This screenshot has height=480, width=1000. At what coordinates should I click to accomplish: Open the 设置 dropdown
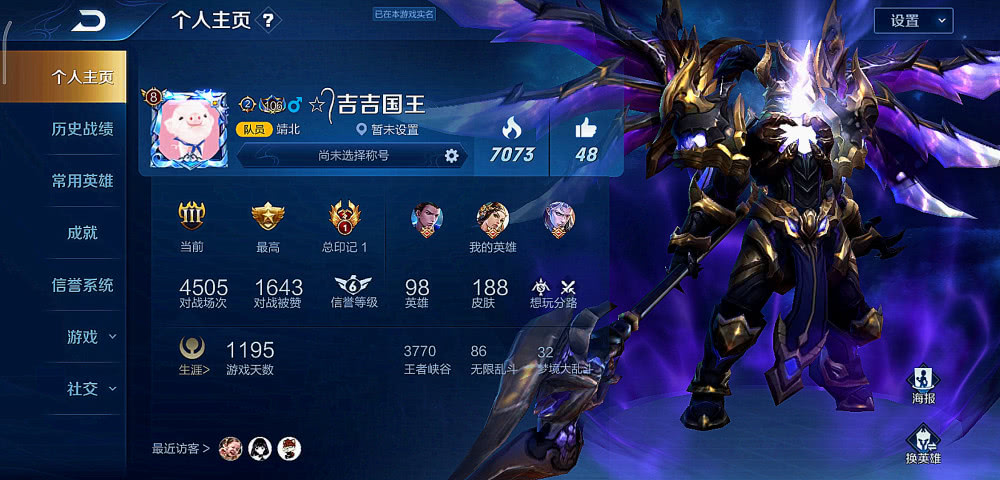click(913, 20)
